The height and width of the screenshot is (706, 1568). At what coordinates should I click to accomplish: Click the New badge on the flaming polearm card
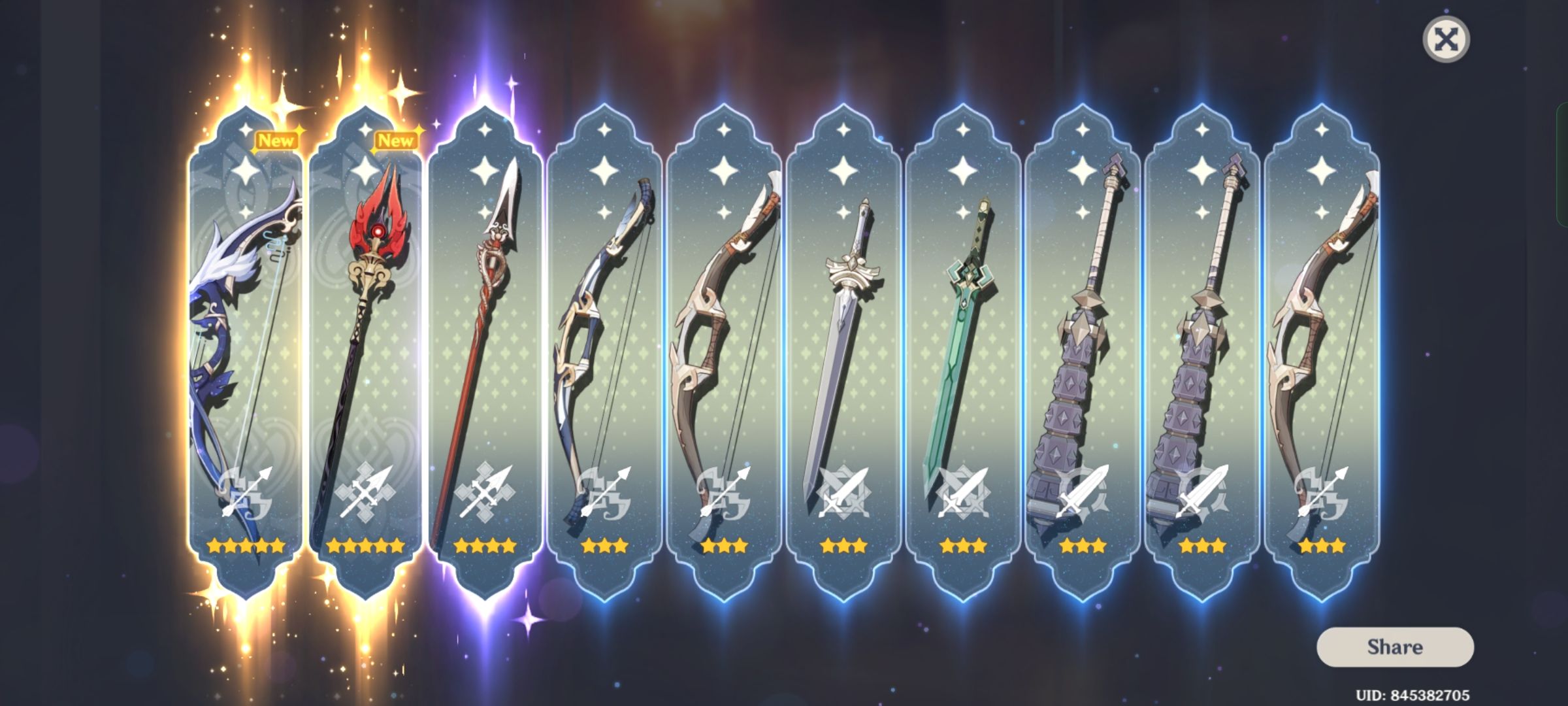pos(397,139)
